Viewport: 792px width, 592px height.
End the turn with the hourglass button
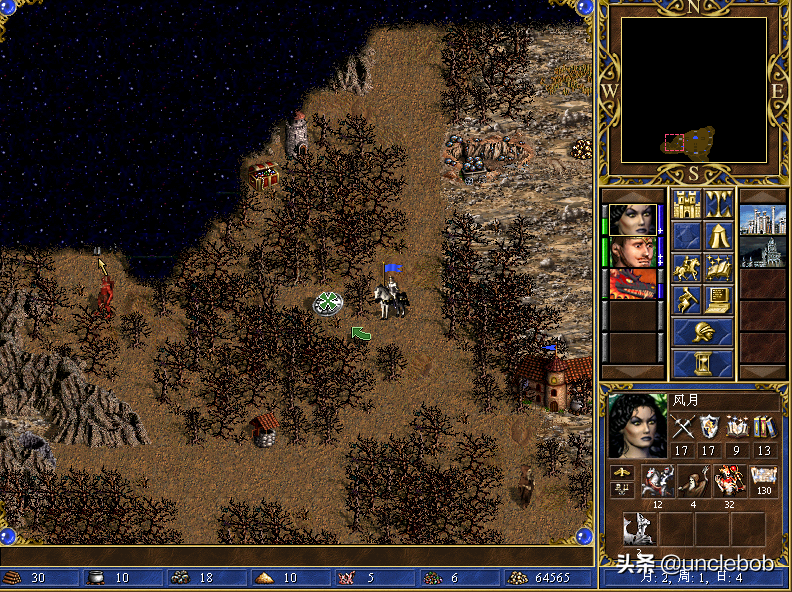[x=702, y=363]
